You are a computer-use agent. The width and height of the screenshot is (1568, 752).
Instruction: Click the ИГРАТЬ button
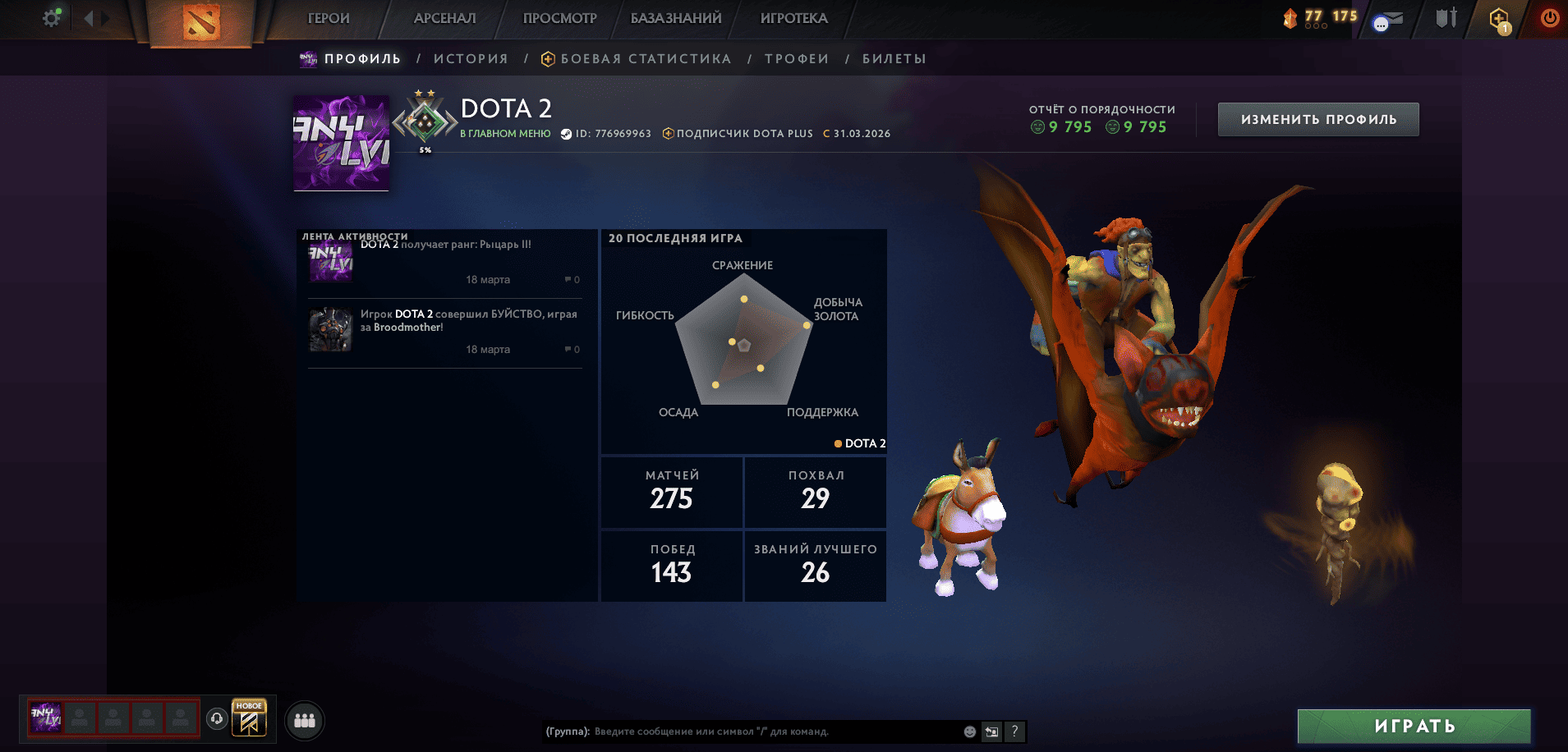pyautogui.click(x=1414, y=727)
